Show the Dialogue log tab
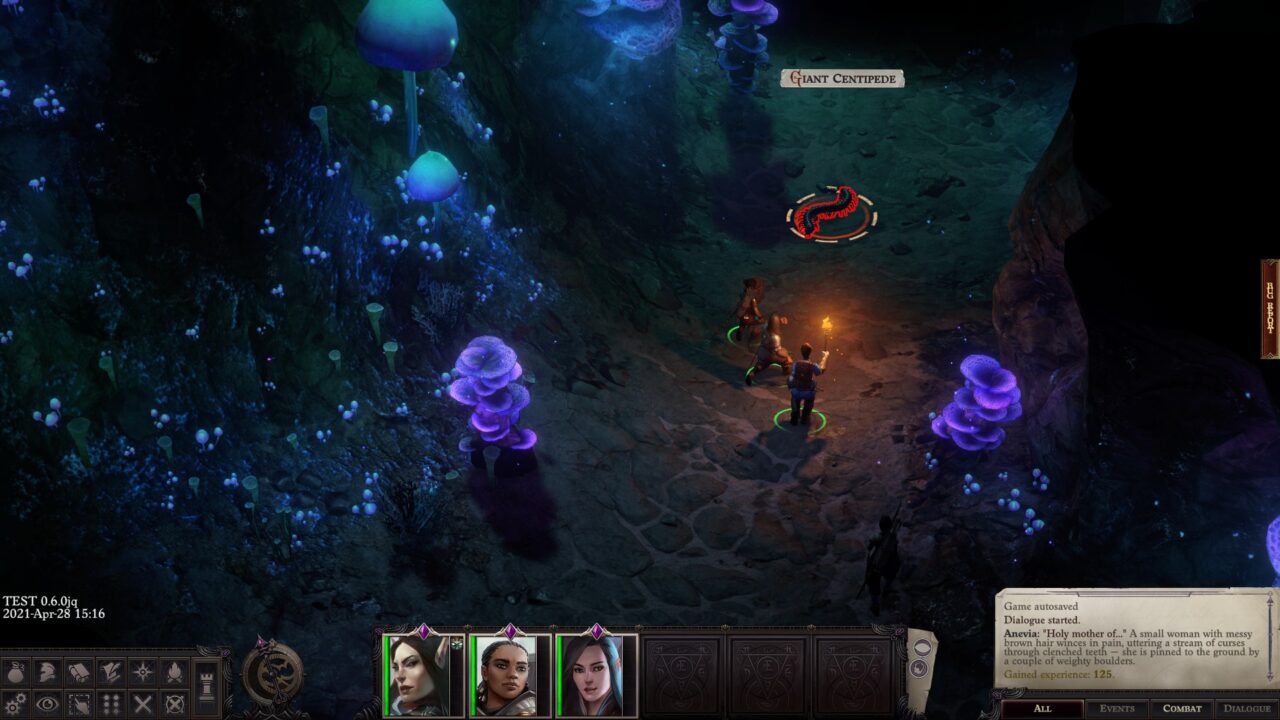Image resolution: width=1280 pixels, height=720 pixels. click(x=1247, y=709)
